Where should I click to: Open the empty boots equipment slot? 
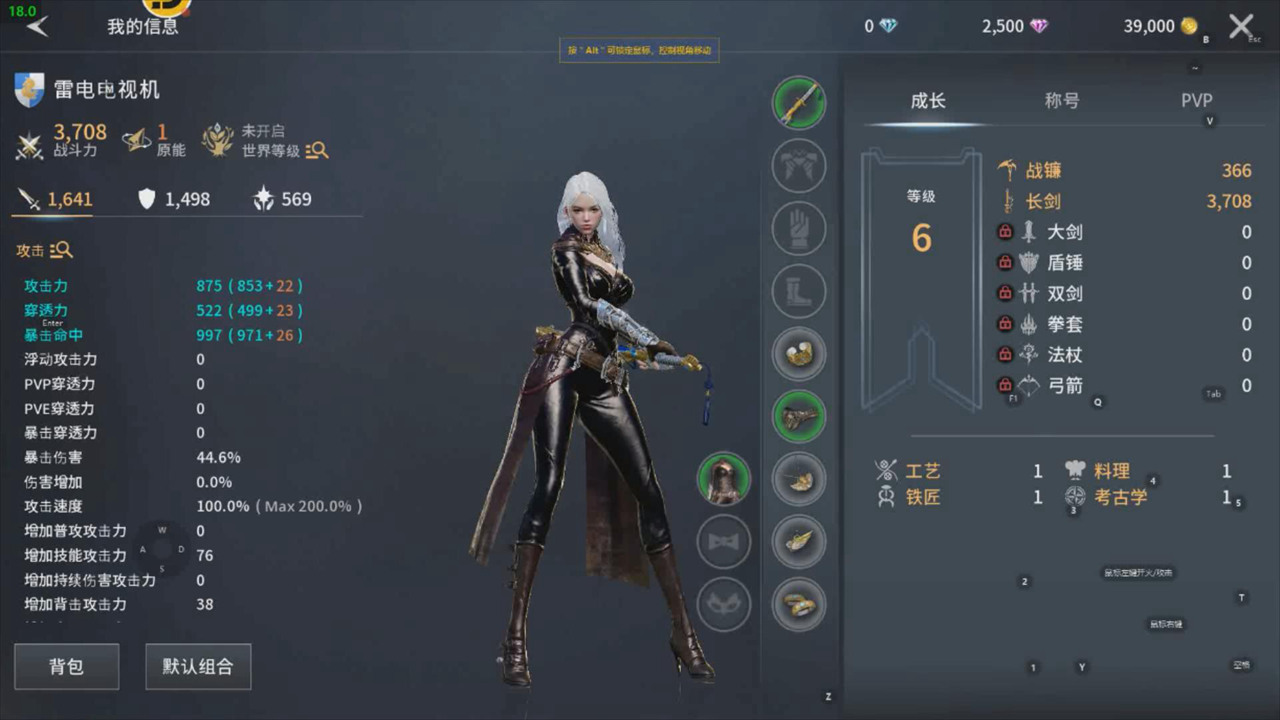pos(799,291)
